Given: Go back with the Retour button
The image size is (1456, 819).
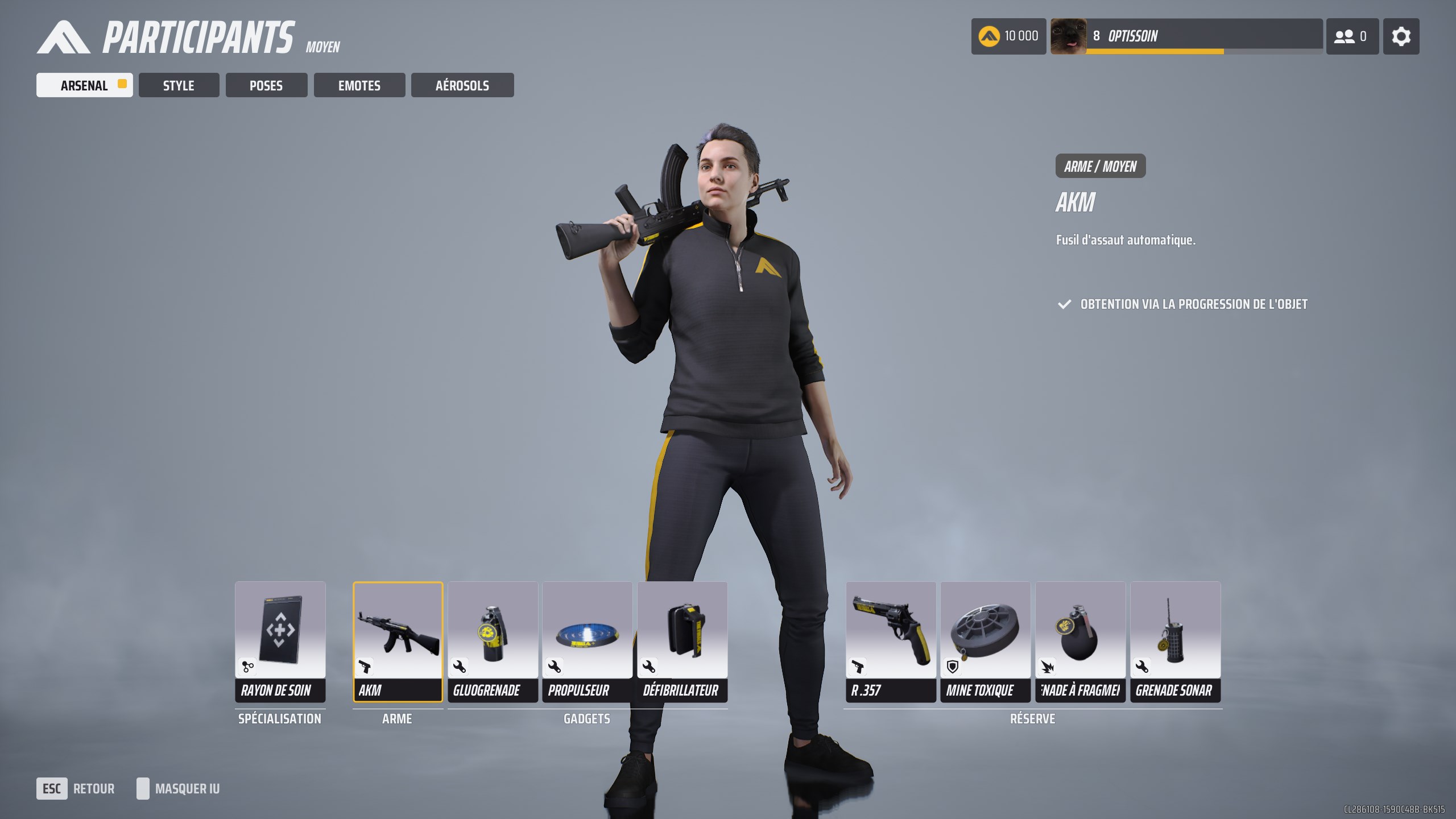Looking at the screenshot, I should [76, 789].
